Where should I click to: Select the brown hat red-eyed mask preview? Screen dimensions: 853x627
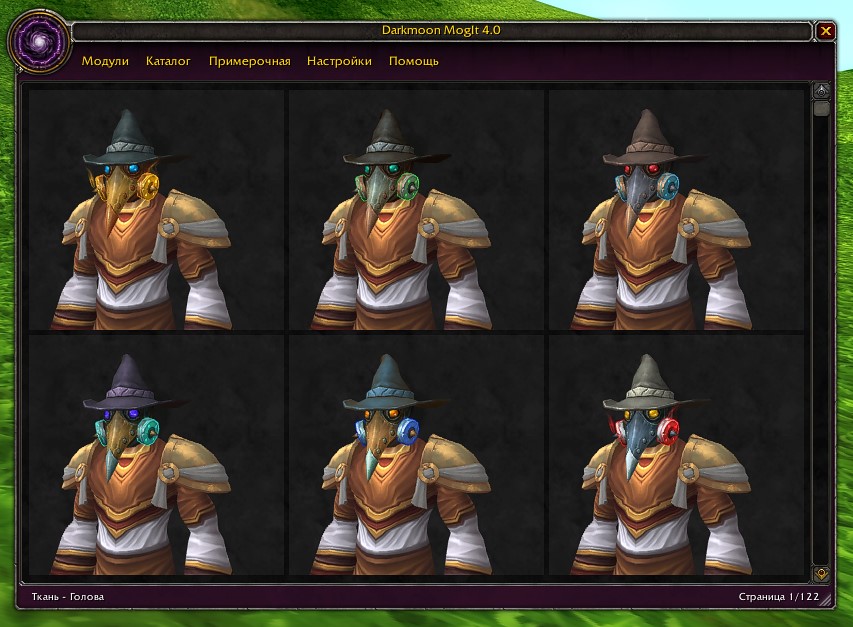coord(676,210)
